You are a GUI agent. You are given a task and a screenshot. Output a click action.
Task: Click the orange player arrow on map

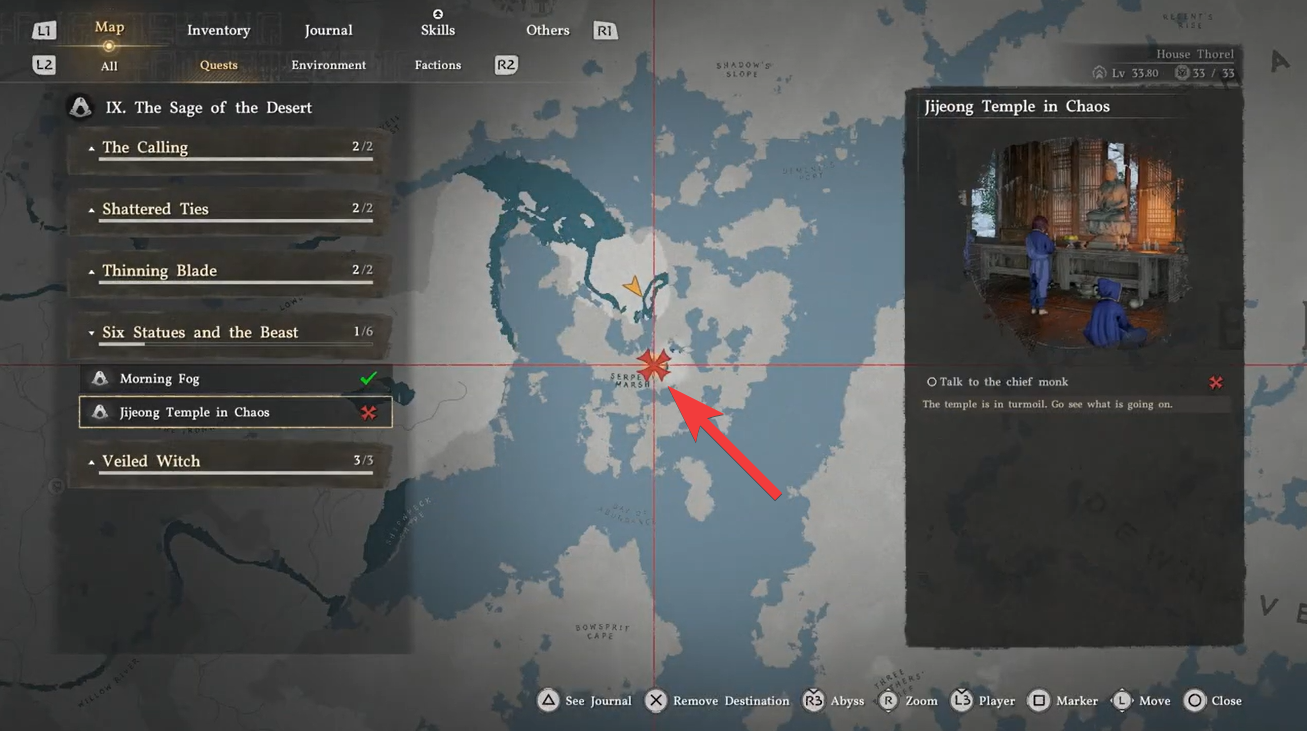pos(633,288)
